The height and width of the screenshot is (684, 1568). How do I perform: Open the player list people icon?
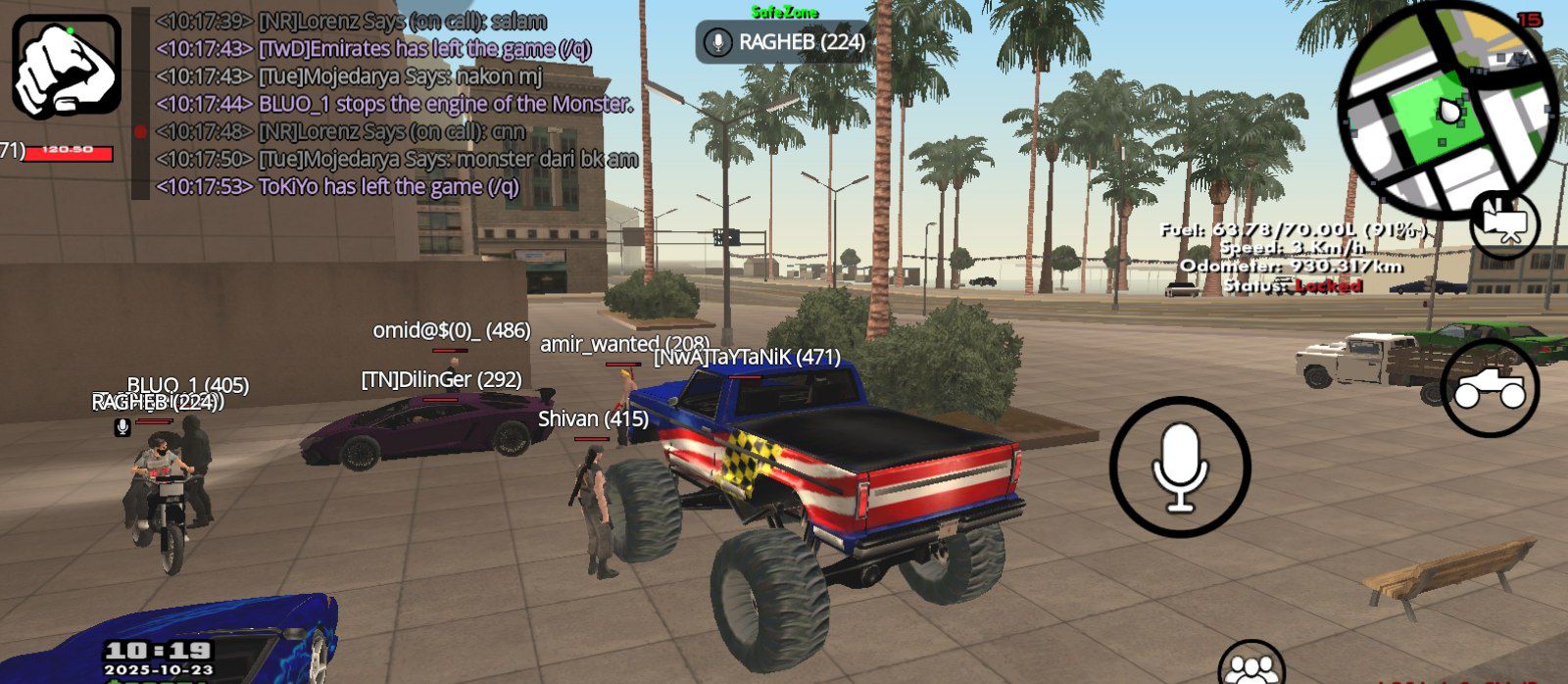[x=1250, y=666]
